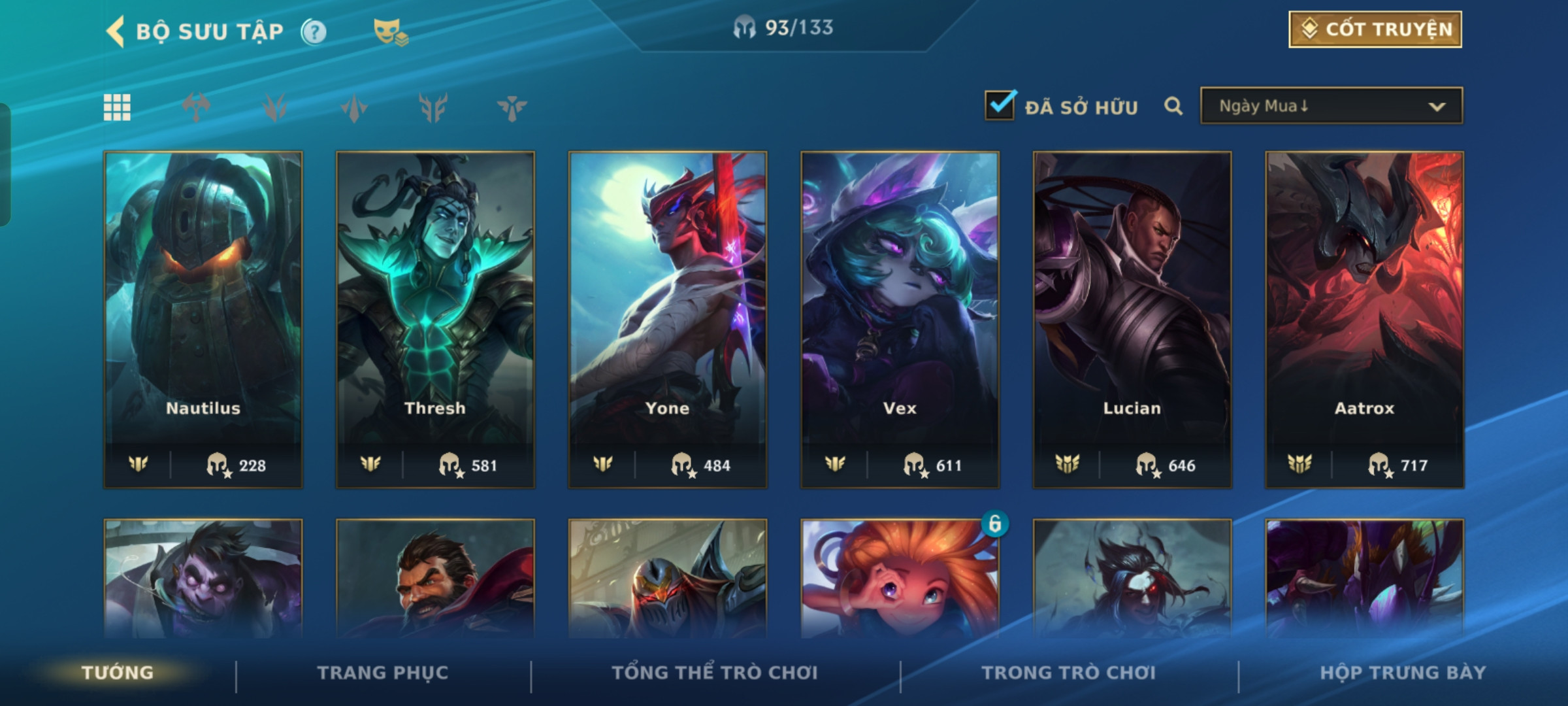
Task: Select the Tướng tab
Action: pyautogui.click(x=118, y=673)
